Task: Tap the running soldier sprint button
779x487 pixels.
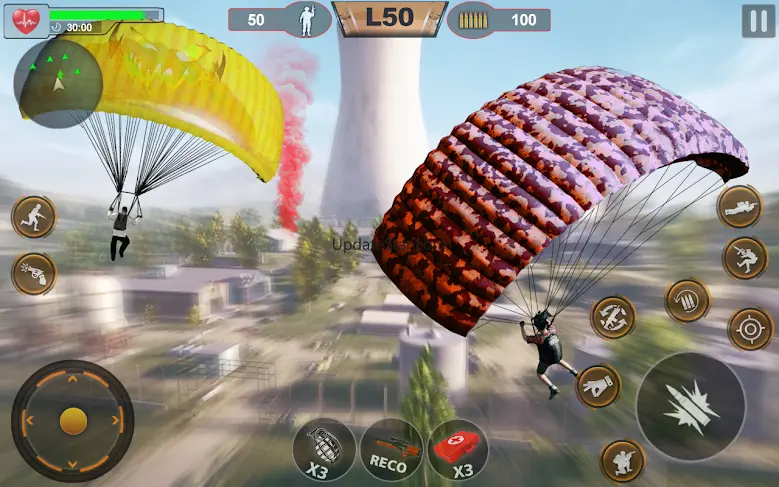Action: [33, 216]
